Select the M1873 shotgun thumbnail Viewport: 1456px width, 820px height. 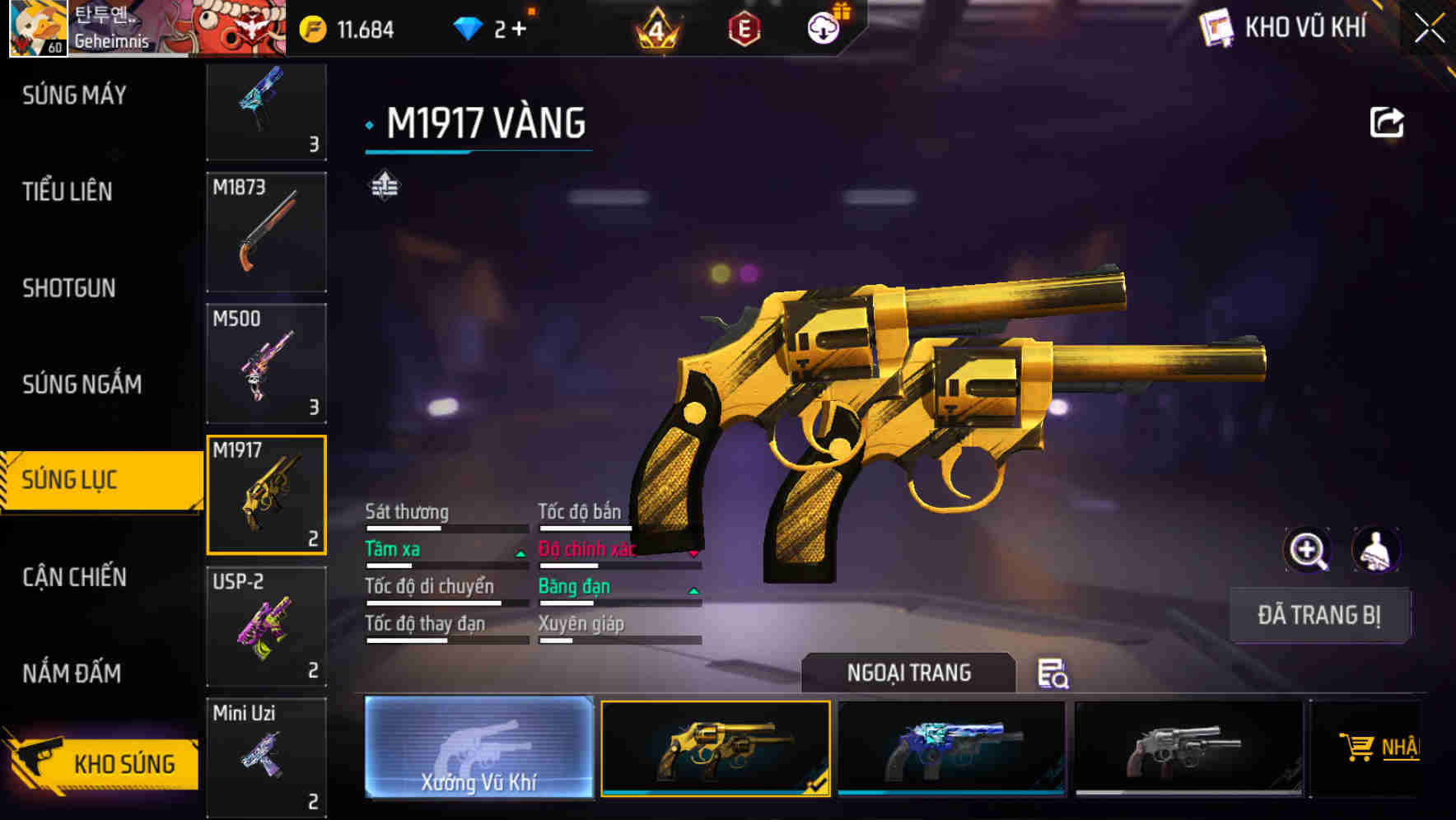[x=266, y=233]
